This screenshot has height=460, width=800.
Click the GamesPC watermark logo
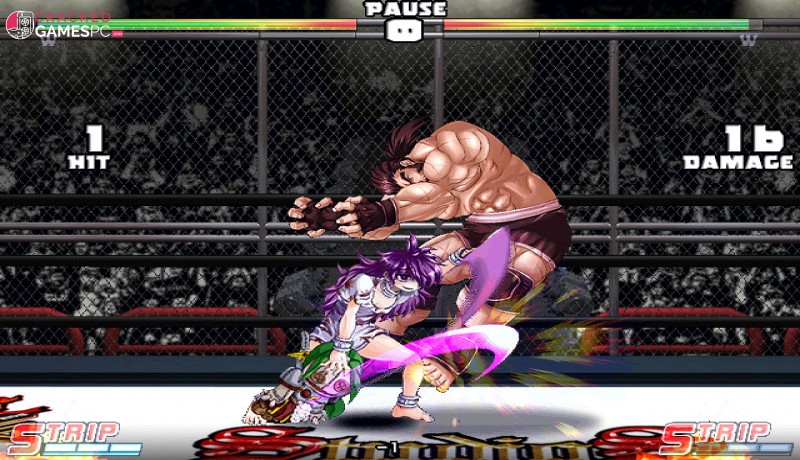pos(62,27)
